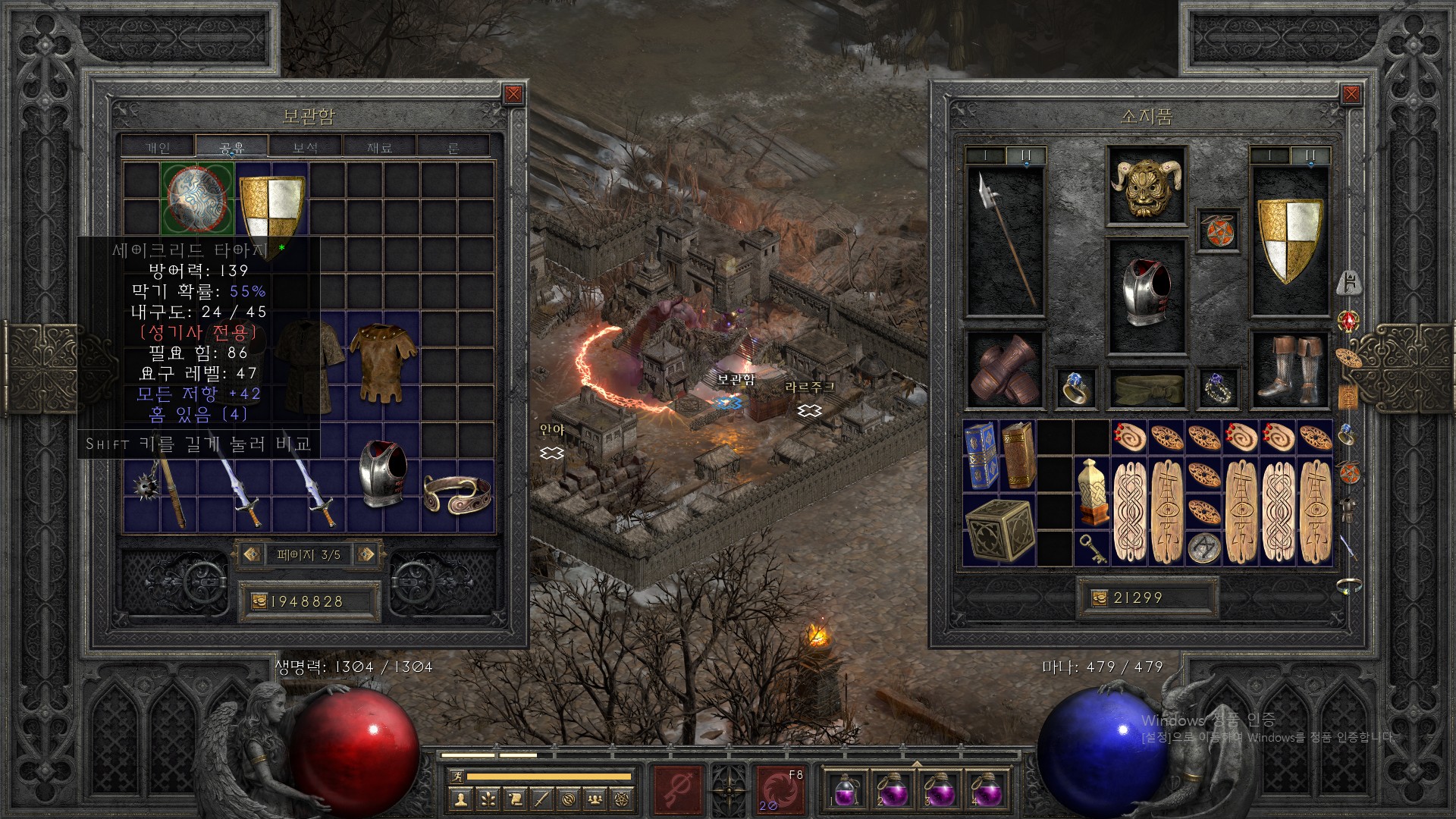Viewport: 1456px width, 819px height.
Task: Toggle the run/walk button
Action: [x=455, y=776]
